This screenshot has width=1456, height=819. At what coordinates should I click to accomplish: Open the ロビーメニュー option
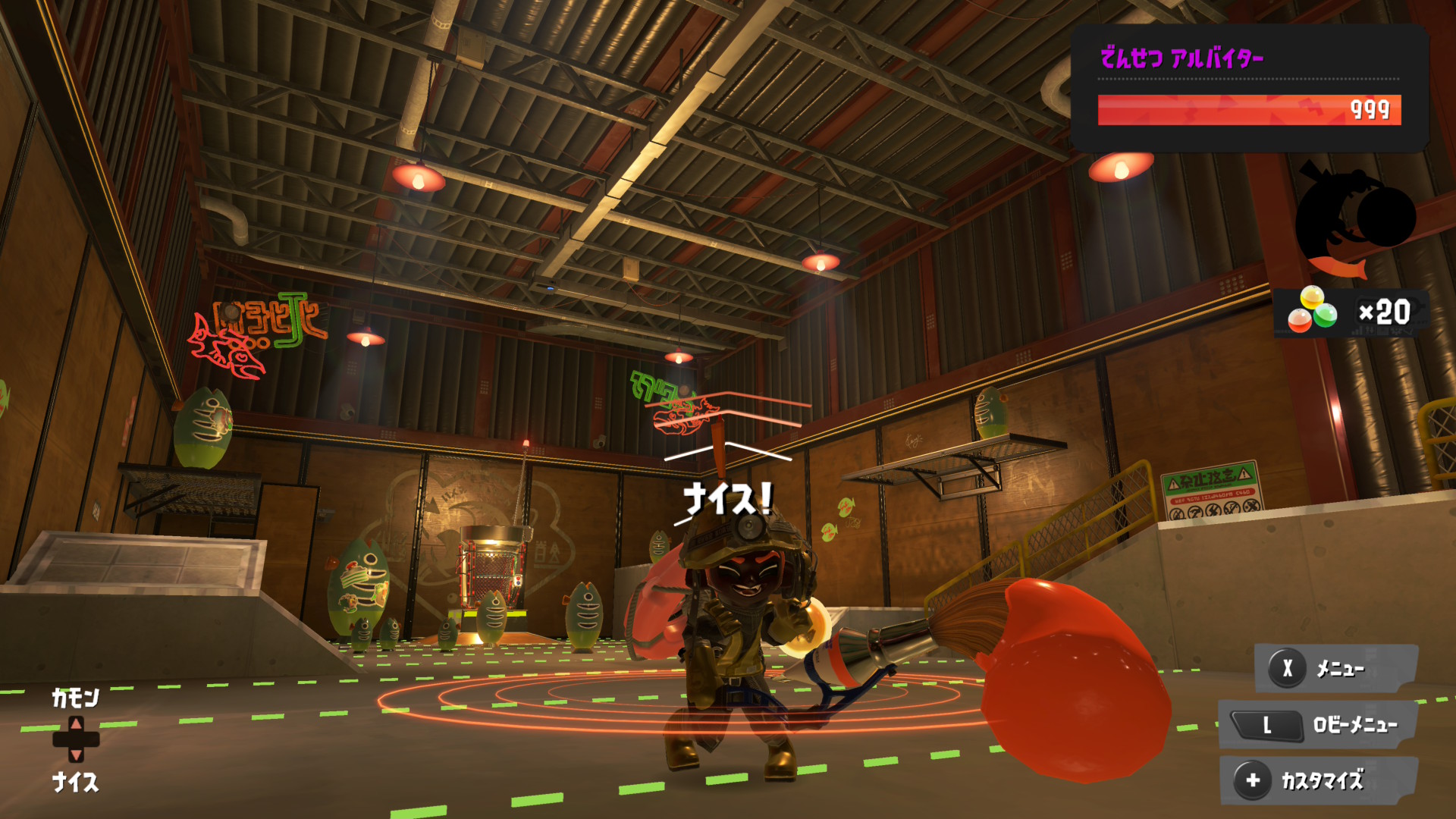1318,725
